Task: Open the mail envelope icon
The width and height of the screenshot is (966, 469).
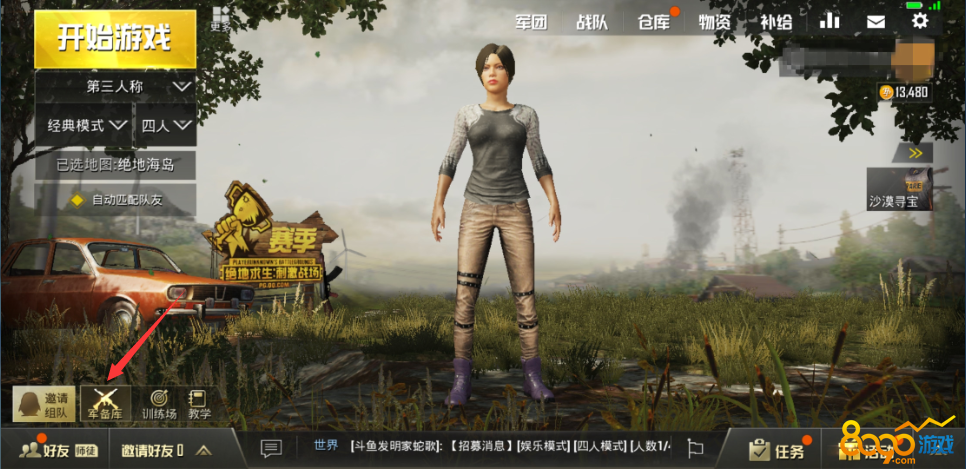Action: click(876, 21)
